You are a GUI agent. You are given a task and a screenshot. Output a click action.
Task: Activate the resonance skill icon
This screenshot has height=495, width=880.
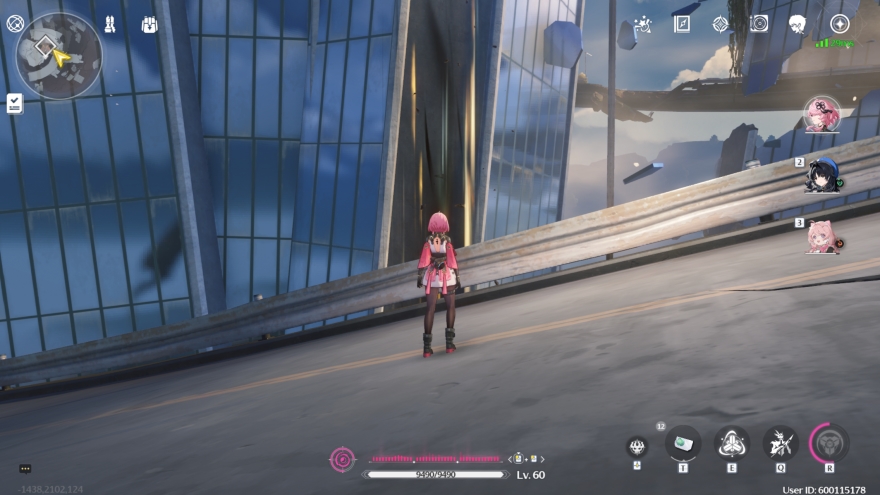tap(731, 442)
